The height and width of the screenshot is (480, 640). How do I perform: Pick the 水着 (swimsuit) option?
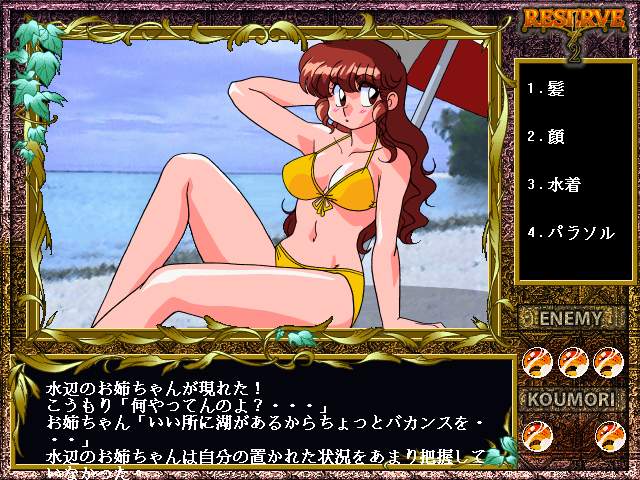click(x=555, y=184)
